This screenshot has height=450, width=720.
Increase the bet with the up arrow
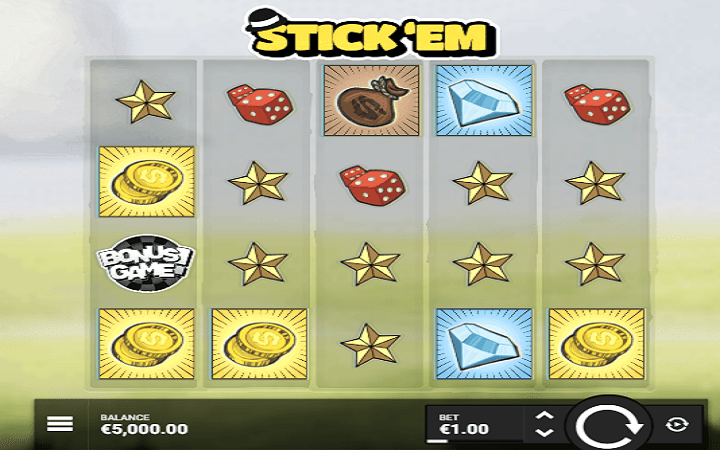tap(544, 415)
